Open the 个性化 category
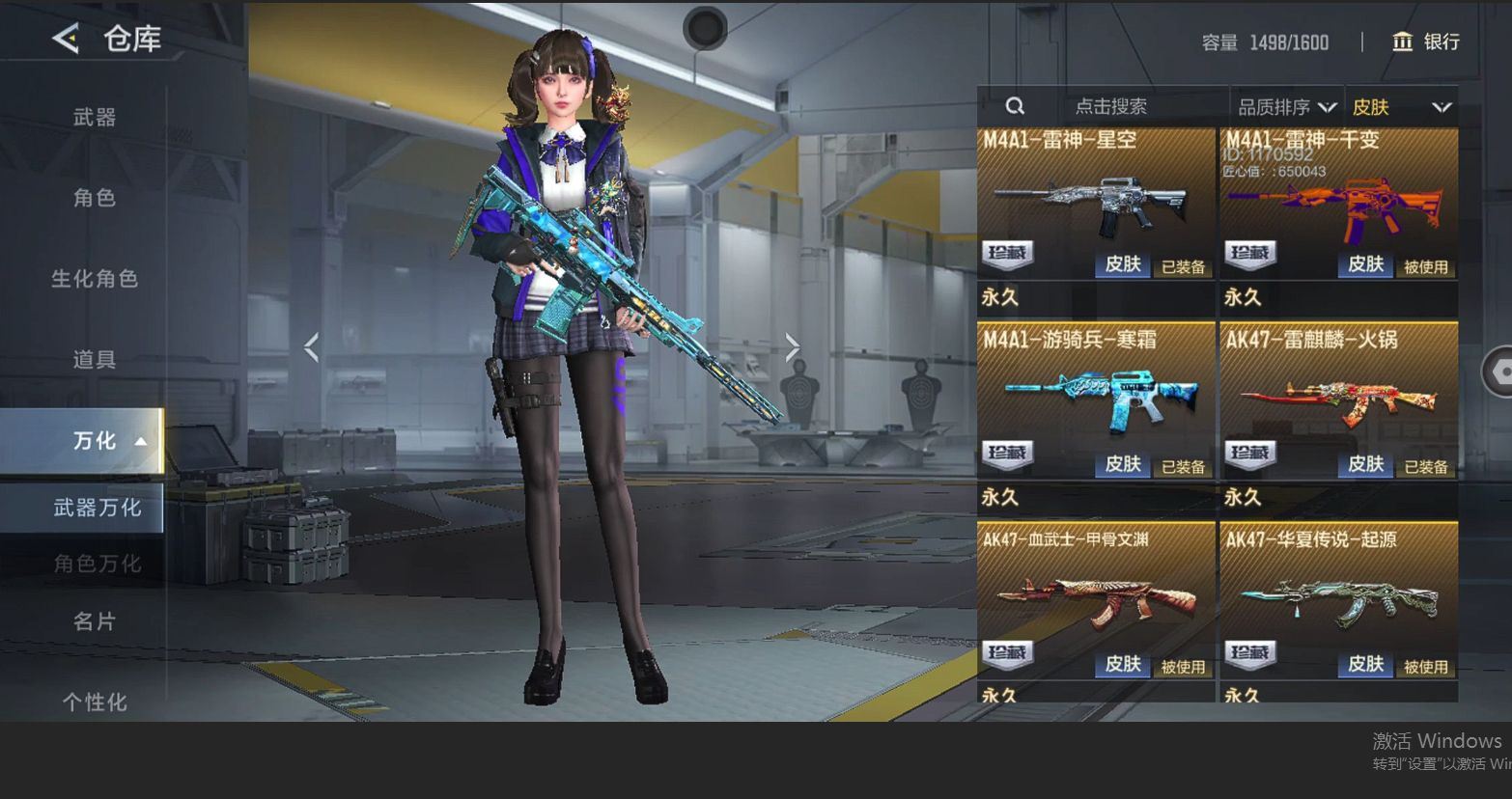 point(95,702)
